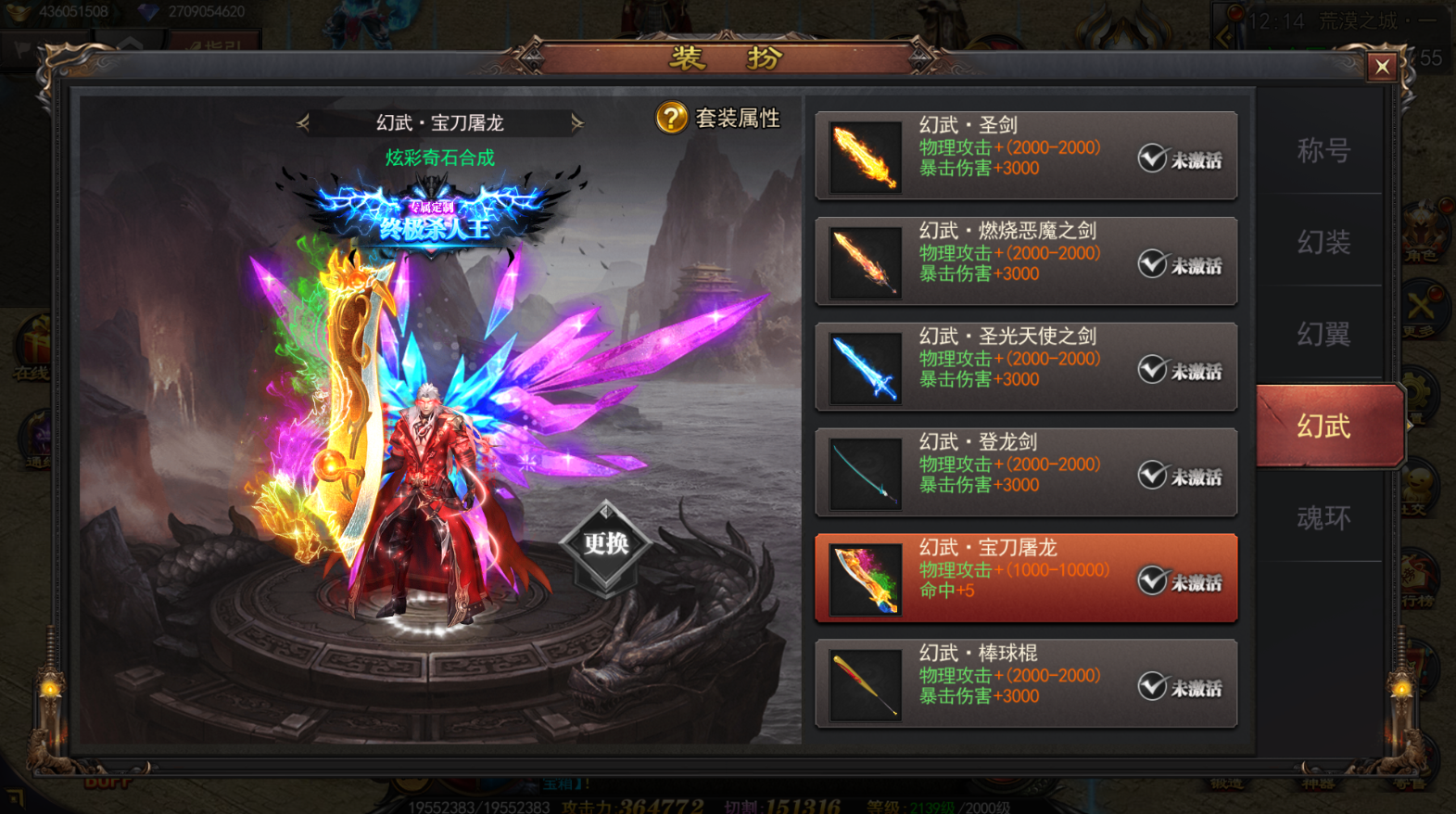
Task: Open 套装属性 help info
Action: coord(672,118)
